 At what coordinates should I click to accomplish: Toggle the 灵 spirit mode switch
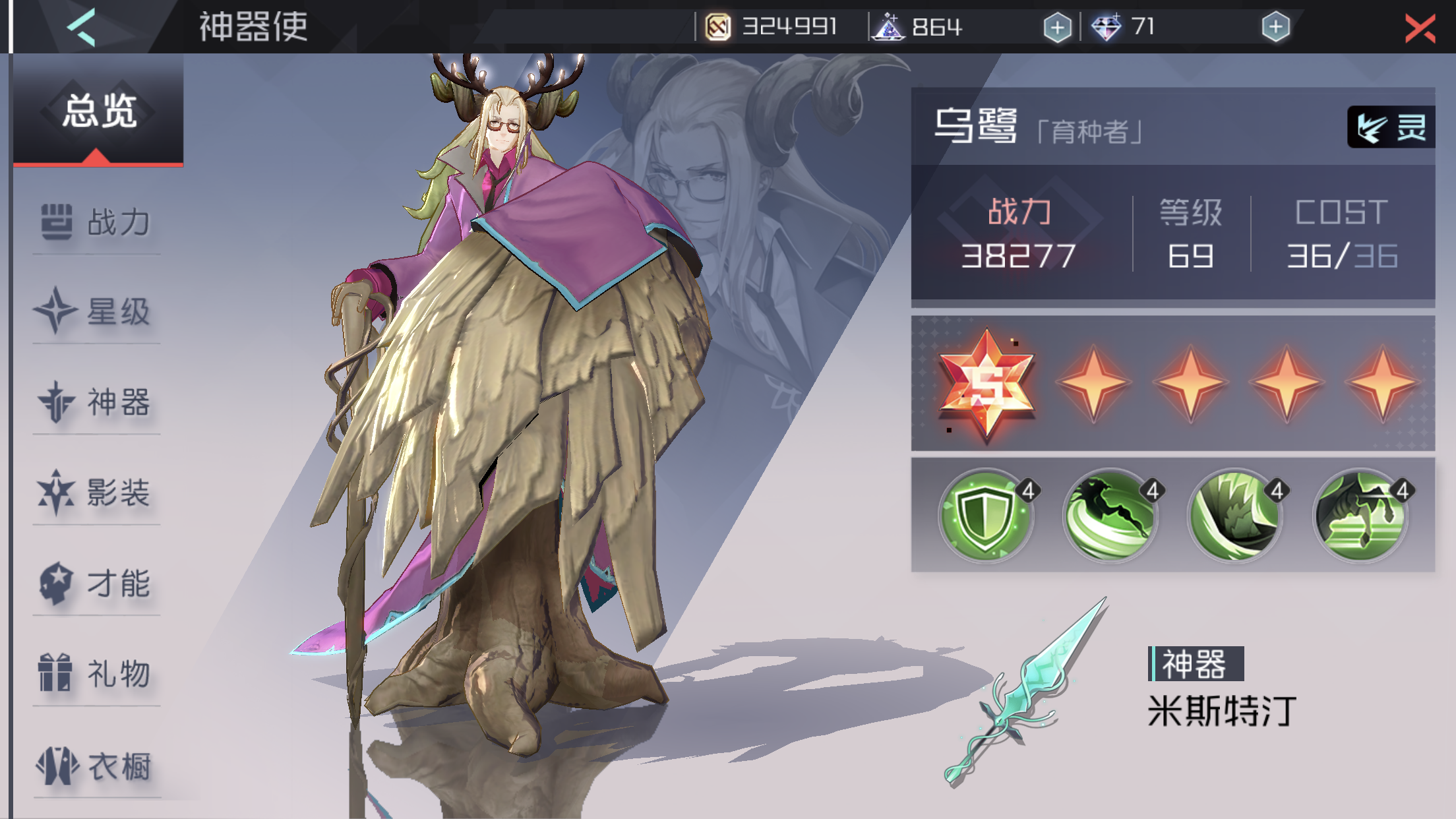(1393, 127)
